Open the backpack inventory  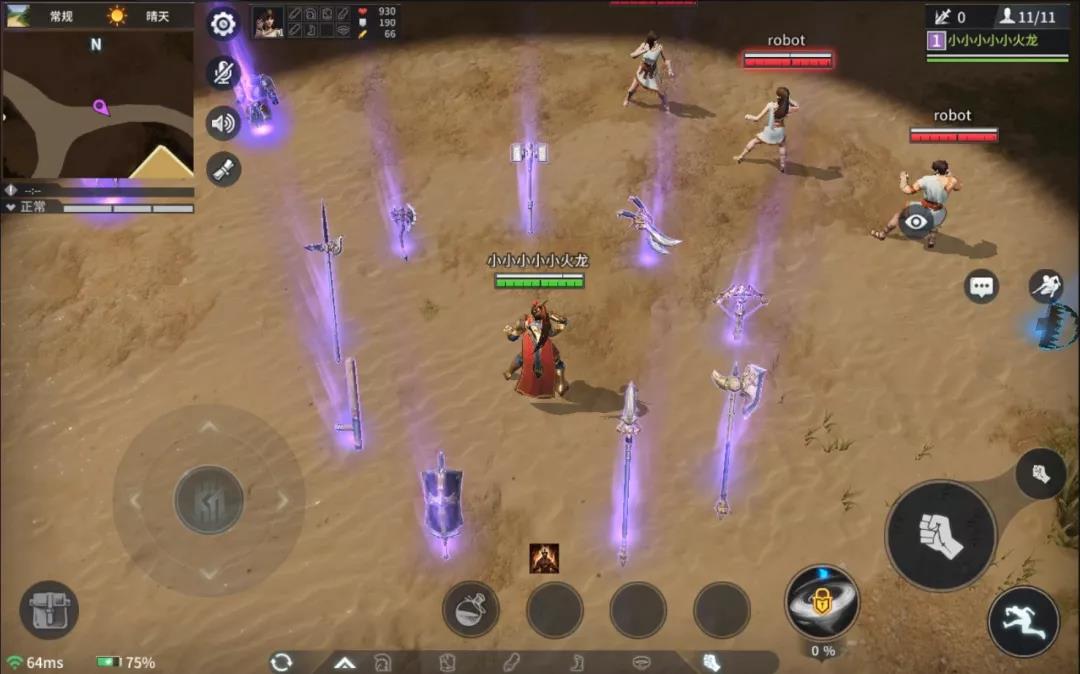49,610
